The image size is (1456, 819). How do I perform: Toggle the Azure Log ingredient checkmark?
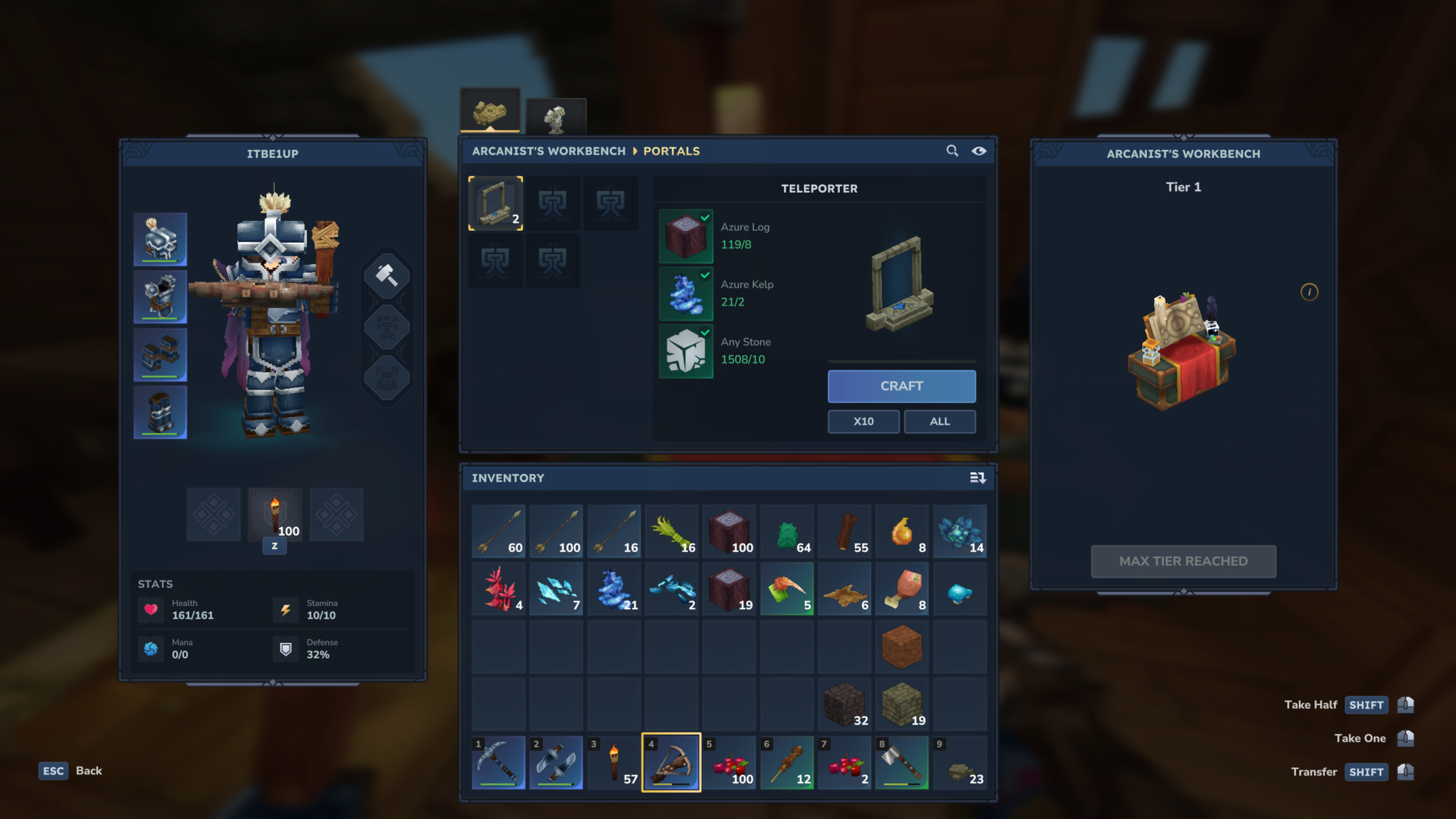[706, 217]
